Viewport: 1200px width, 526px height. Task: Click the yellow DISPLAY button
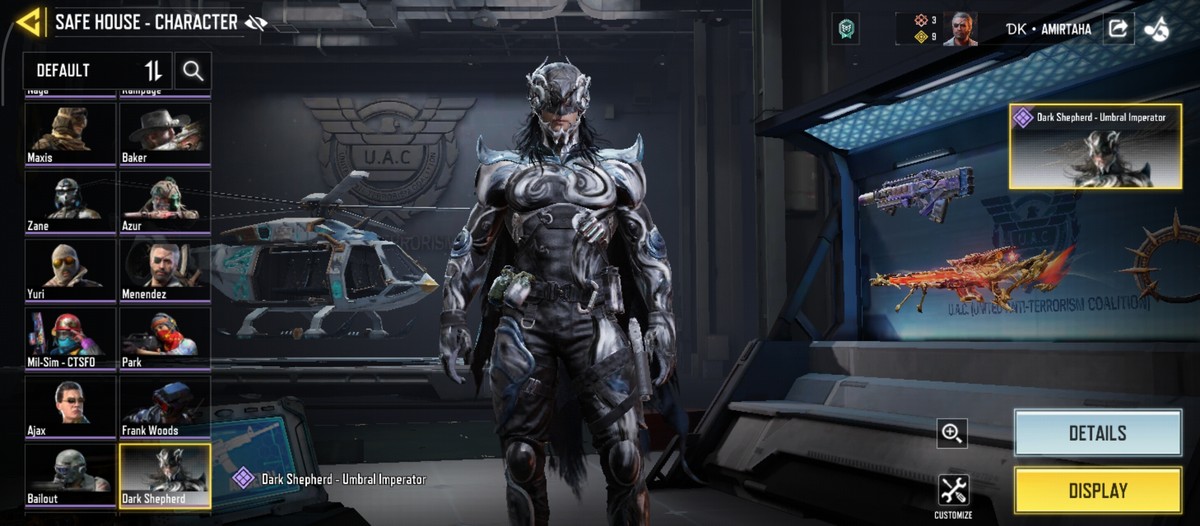click(x=1097, y=491)
